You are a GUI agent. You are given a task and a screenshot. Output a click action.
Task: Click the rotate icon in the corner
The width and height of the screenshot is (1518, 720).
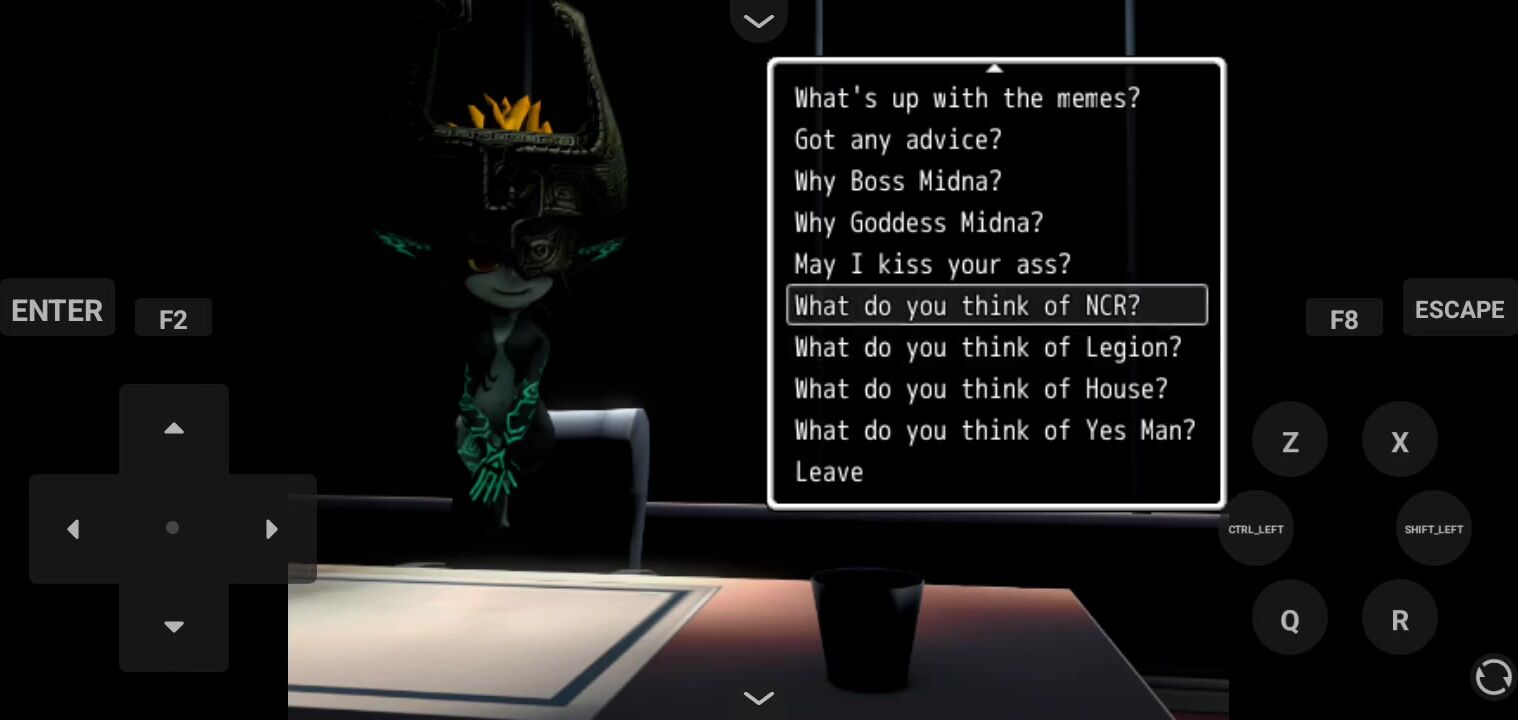click(x=1493, y=677)
